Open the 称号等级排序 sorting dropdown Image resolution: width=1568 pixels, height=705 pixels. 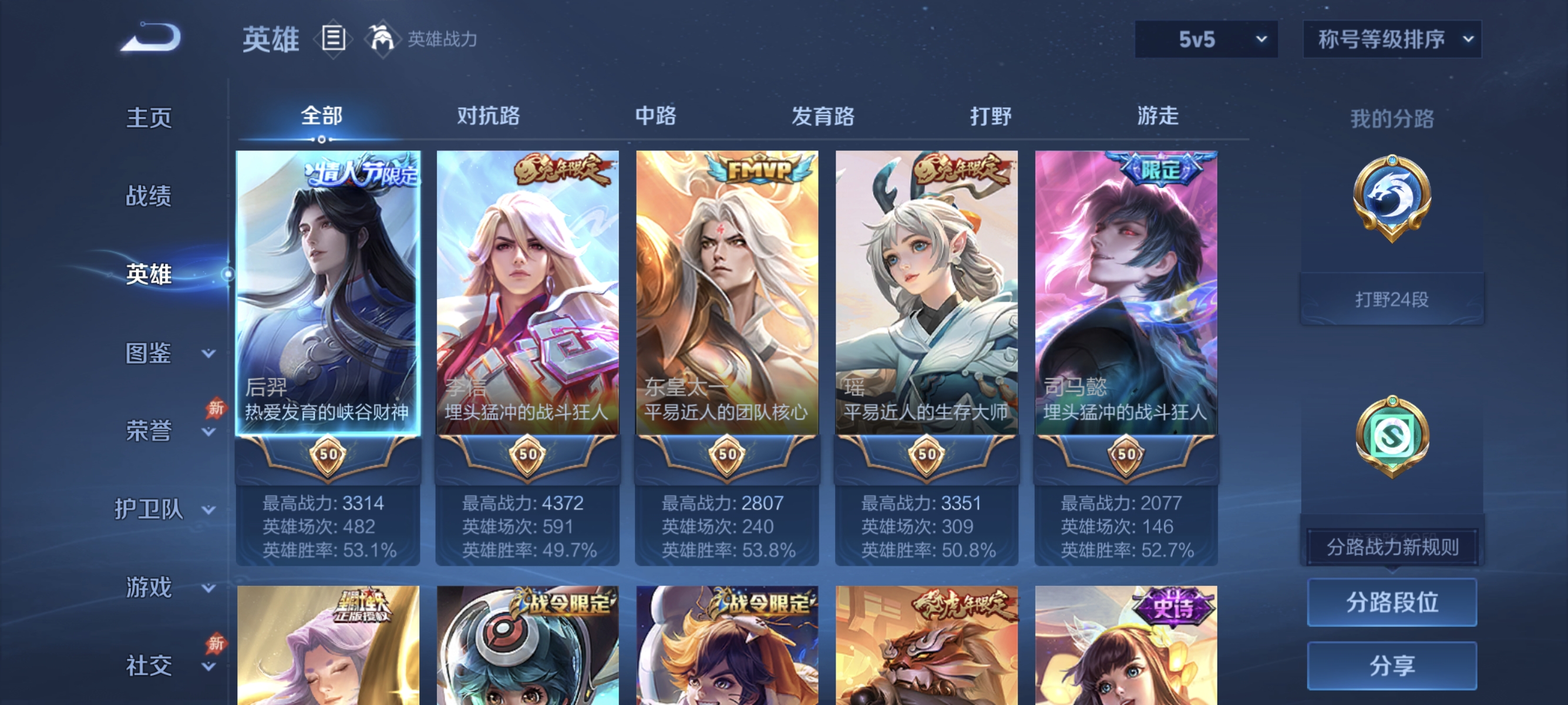tap(1391, 38)
